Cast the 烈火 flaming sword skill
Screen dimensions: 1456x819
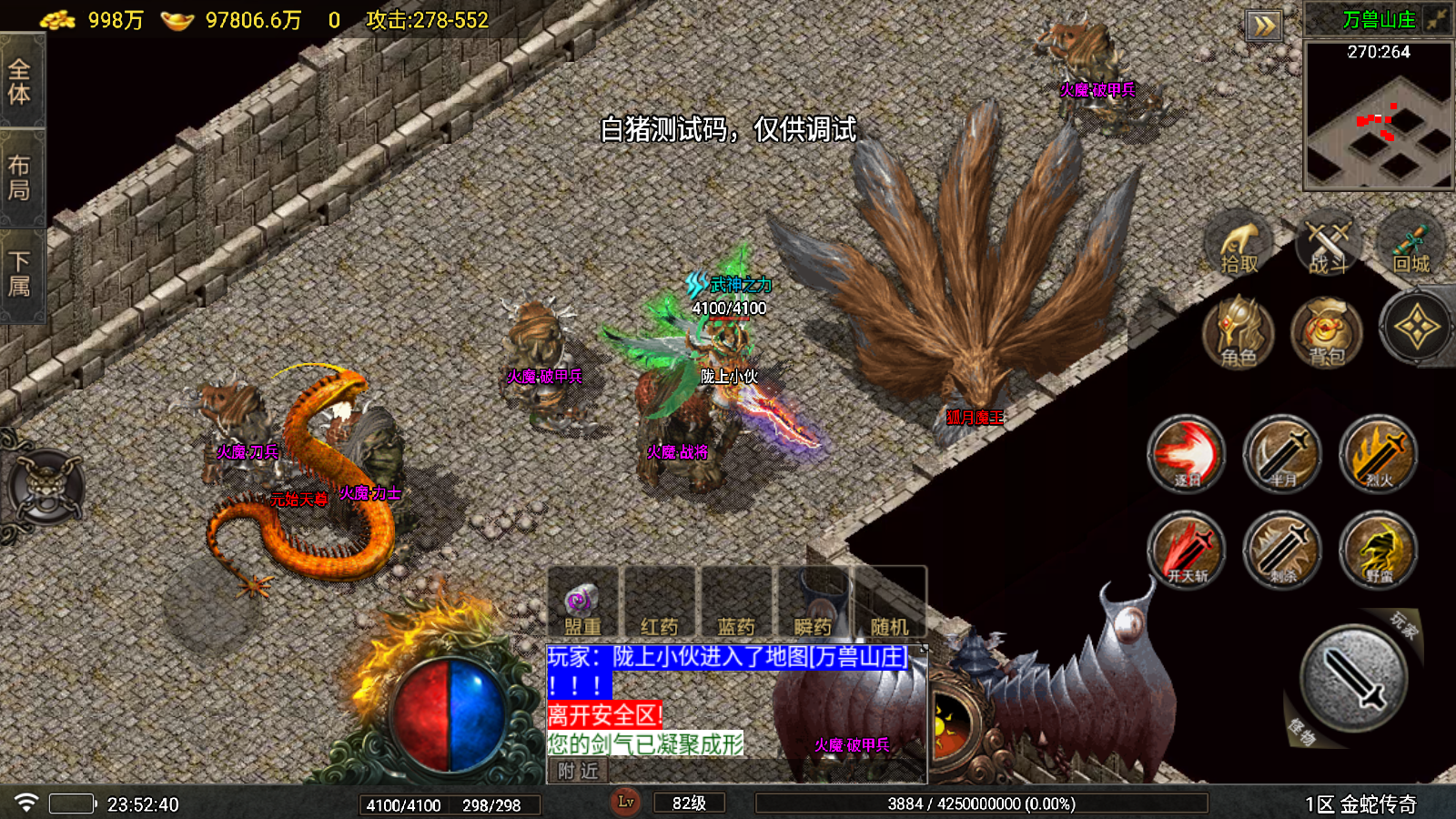click(x=1379, y=453)
